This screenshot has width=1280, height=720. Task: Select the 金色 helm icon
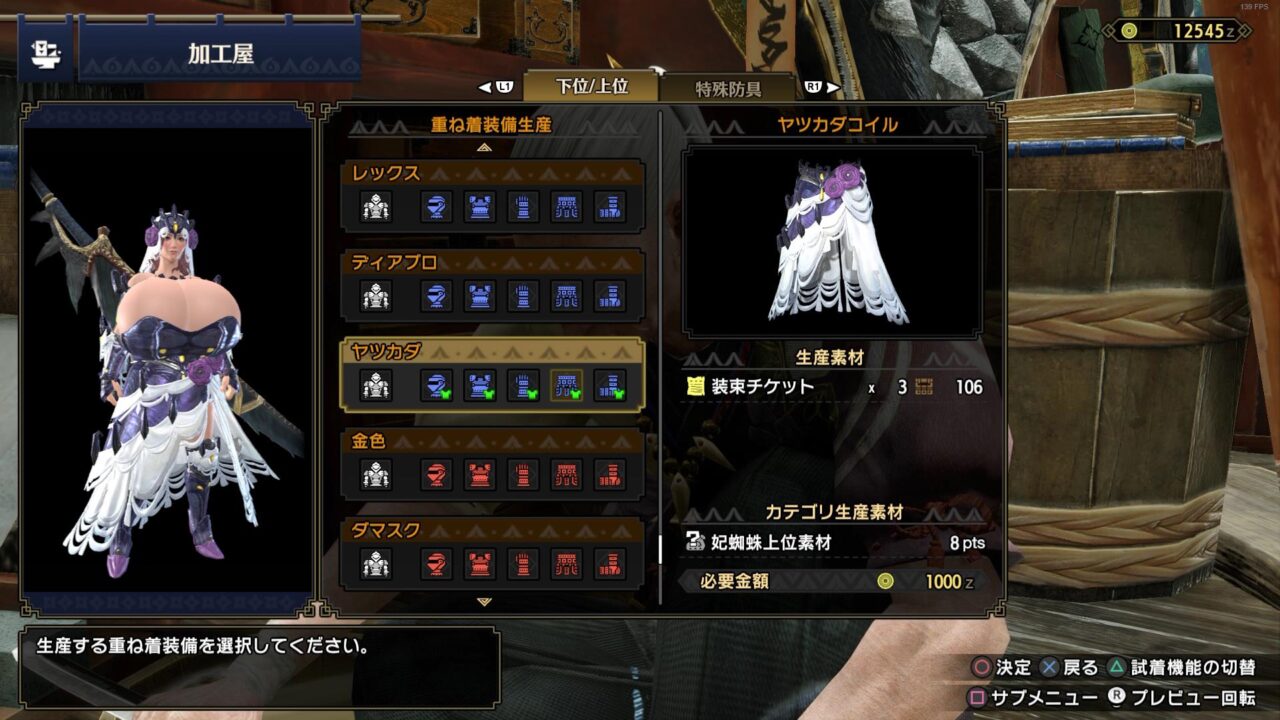coord(435,474)
